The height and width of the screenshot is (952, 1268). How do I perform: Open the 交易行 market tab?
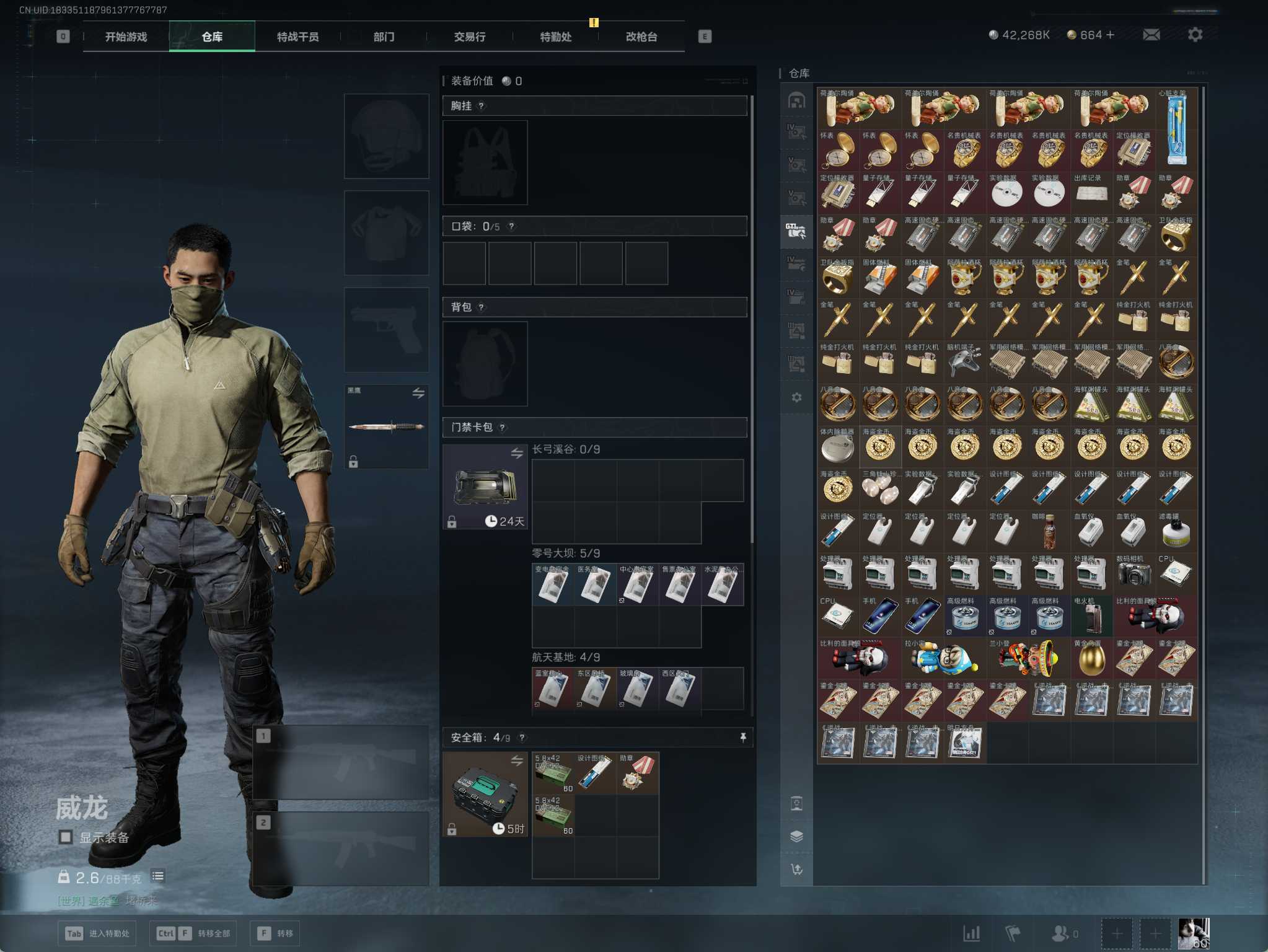(x=469, y=37)
